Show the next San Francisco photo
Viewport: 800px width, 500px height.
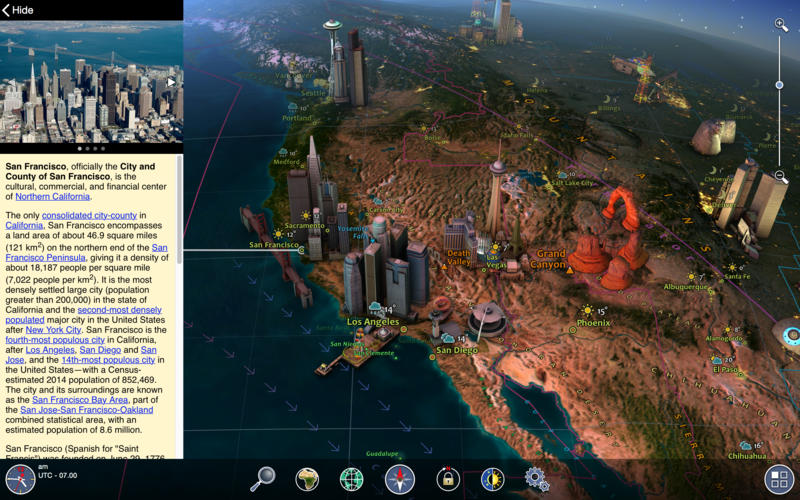click(171, 82)
